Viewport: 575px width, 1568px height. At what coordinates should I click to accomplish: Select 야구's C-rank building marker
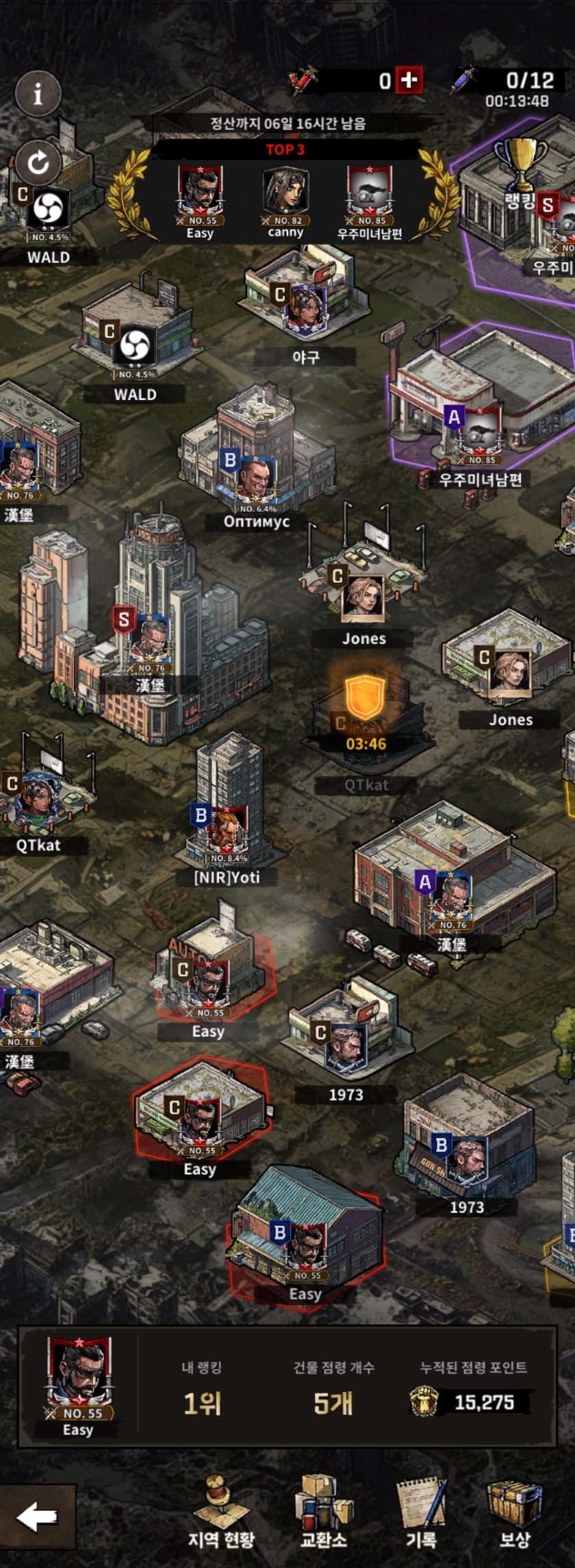305,307
